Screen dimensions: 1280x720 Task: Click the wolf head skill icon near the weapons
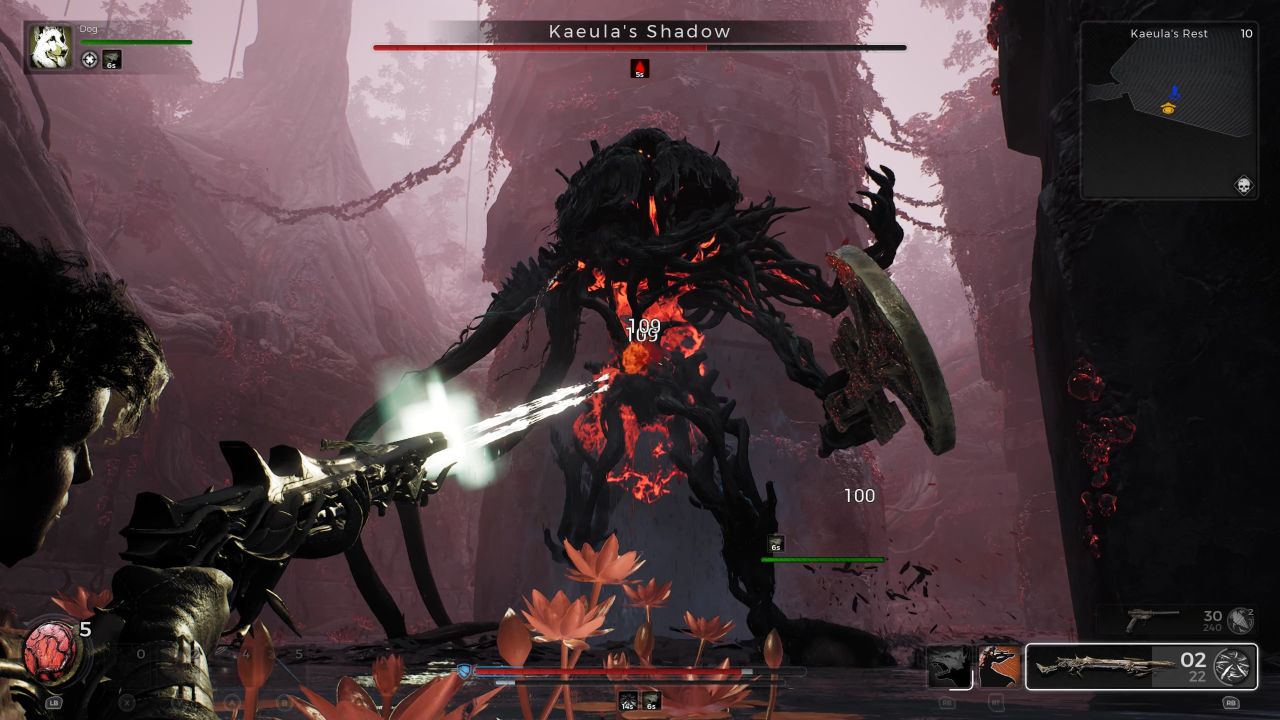(x=948, y=668)
